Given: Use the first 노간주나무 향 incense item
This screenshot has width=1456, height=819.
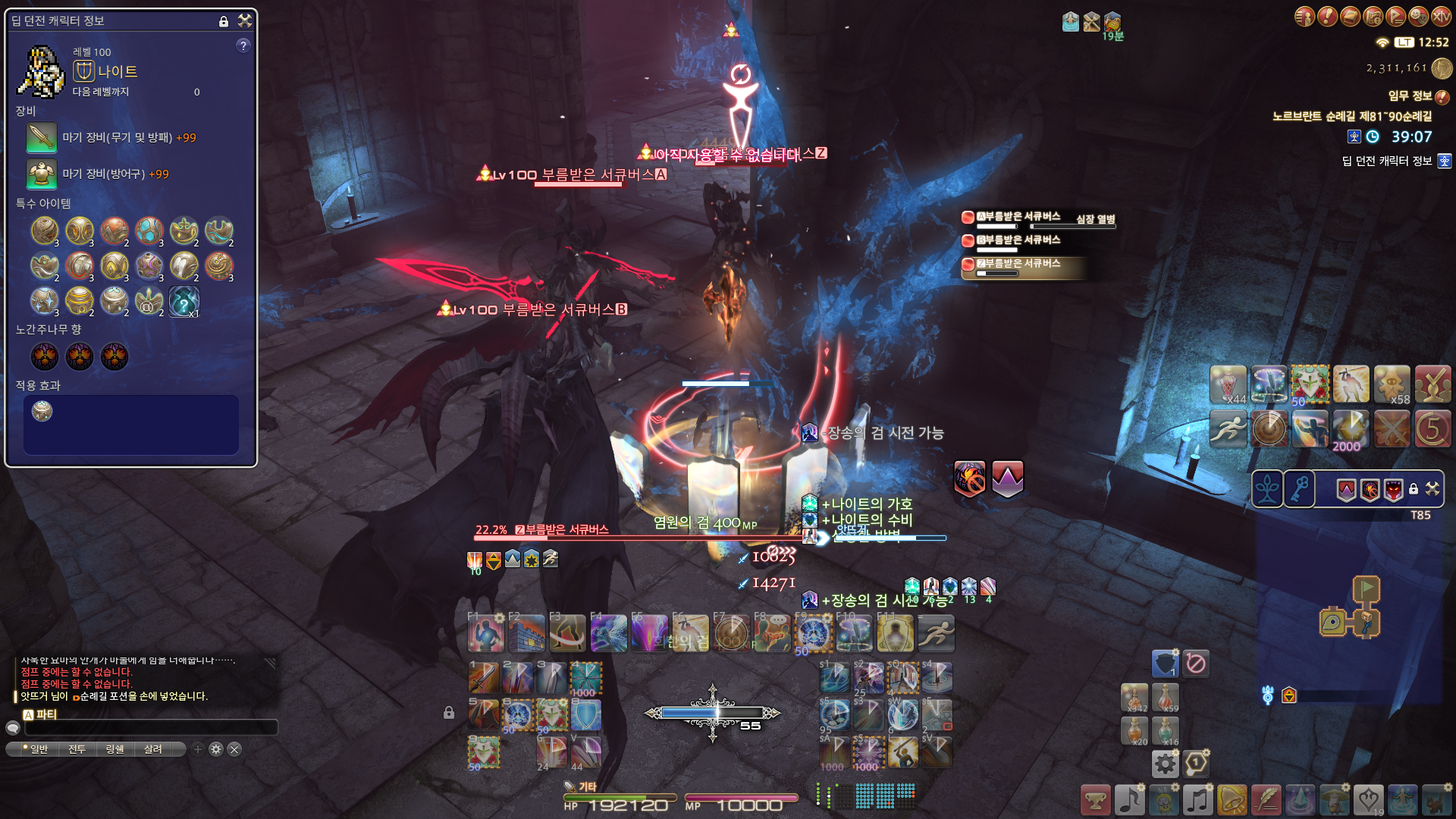Looking at the screenshot, I should tap(45, 356).
